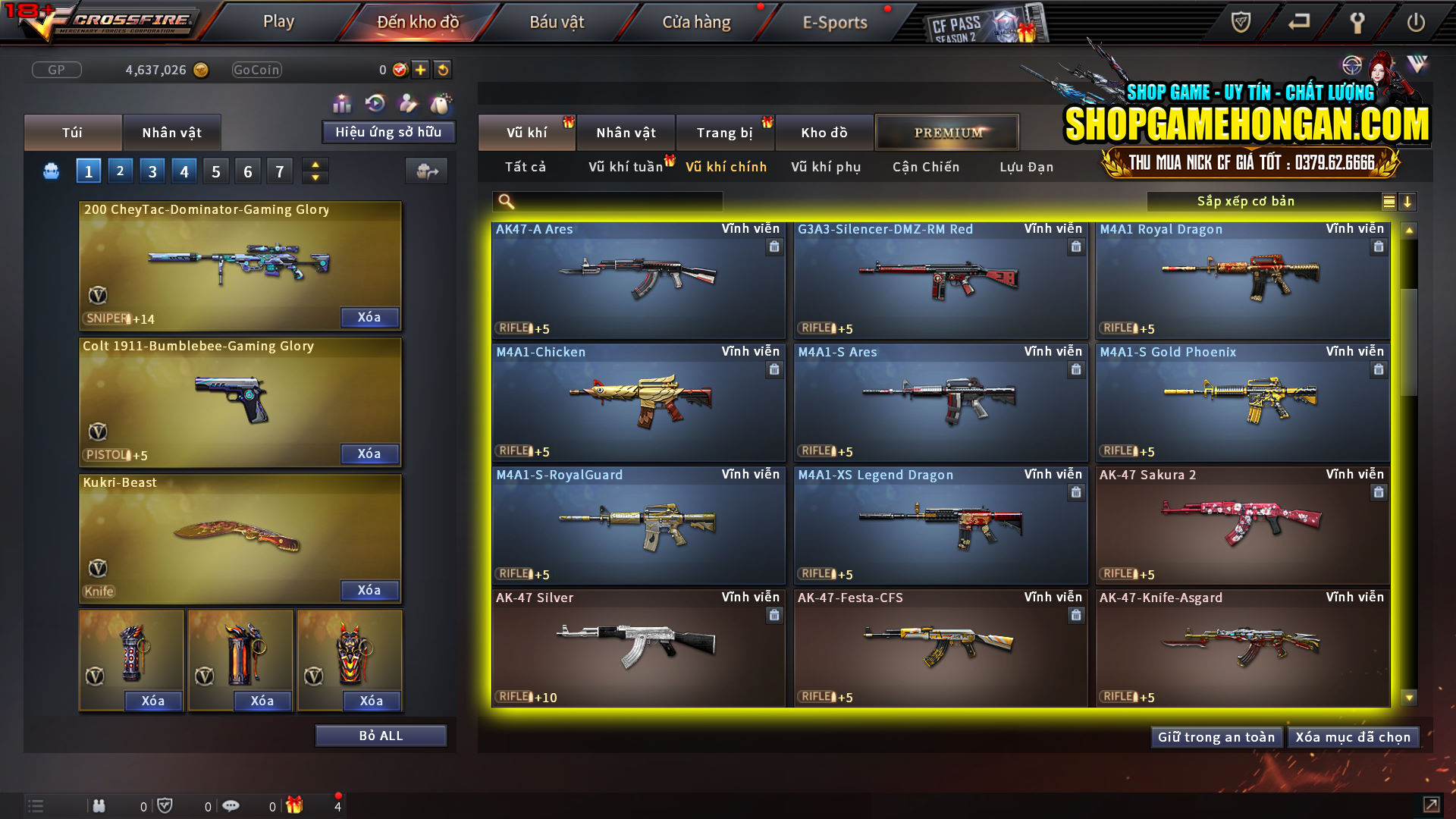Click the up arrow of bag page stepper
The image size is (1456, 819).
[x=315, y=165]
